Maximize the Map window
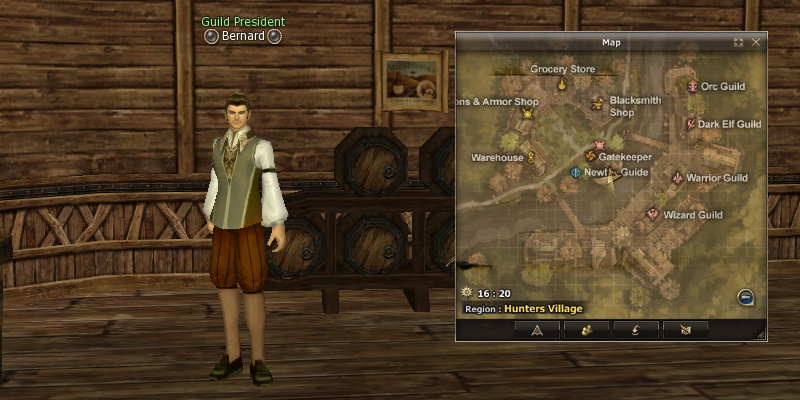The image size is (800, 400). [x=738, y=42]
